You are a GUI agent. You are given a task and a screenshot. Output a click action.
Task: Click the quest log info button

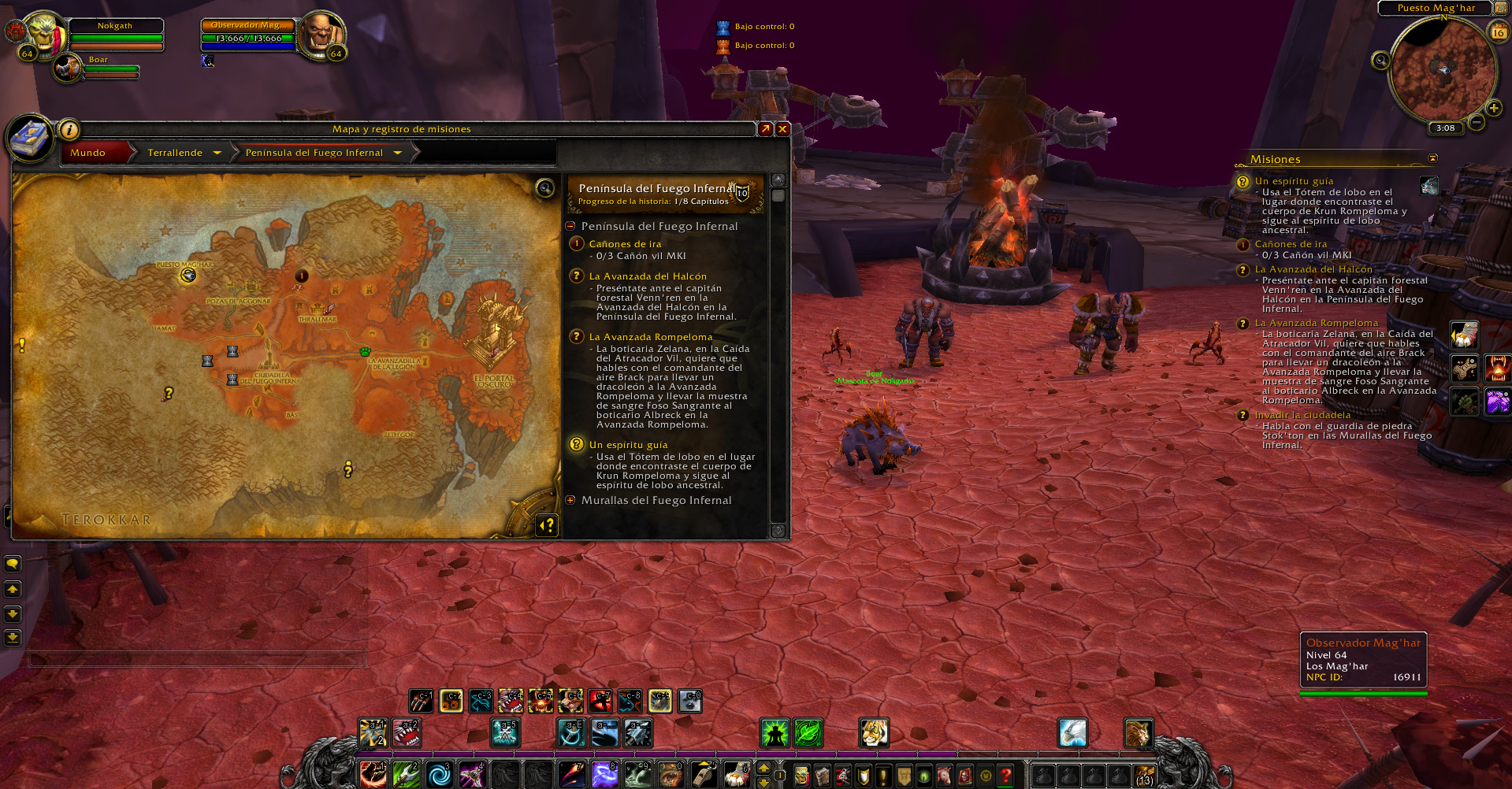coord(69,130)
